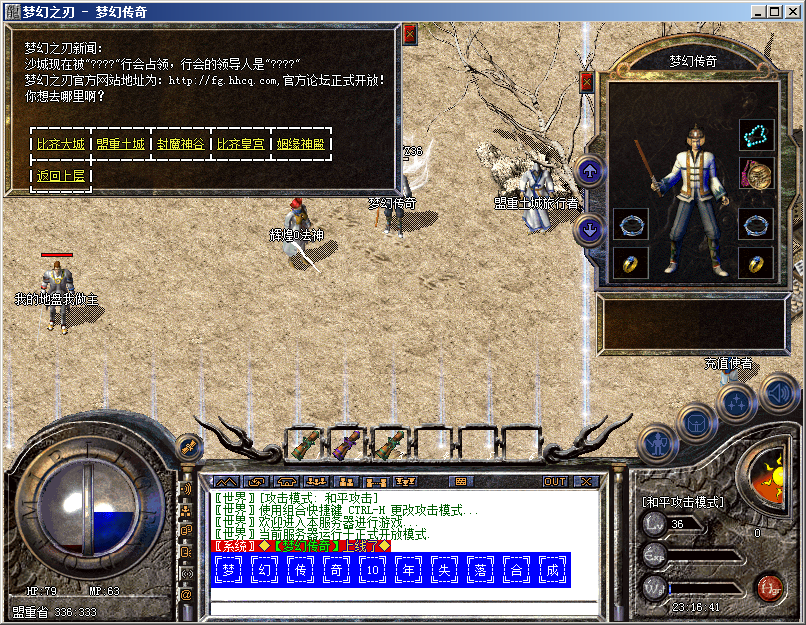
Task: Choose the 比齐大城 destination link
Action: 61,144
